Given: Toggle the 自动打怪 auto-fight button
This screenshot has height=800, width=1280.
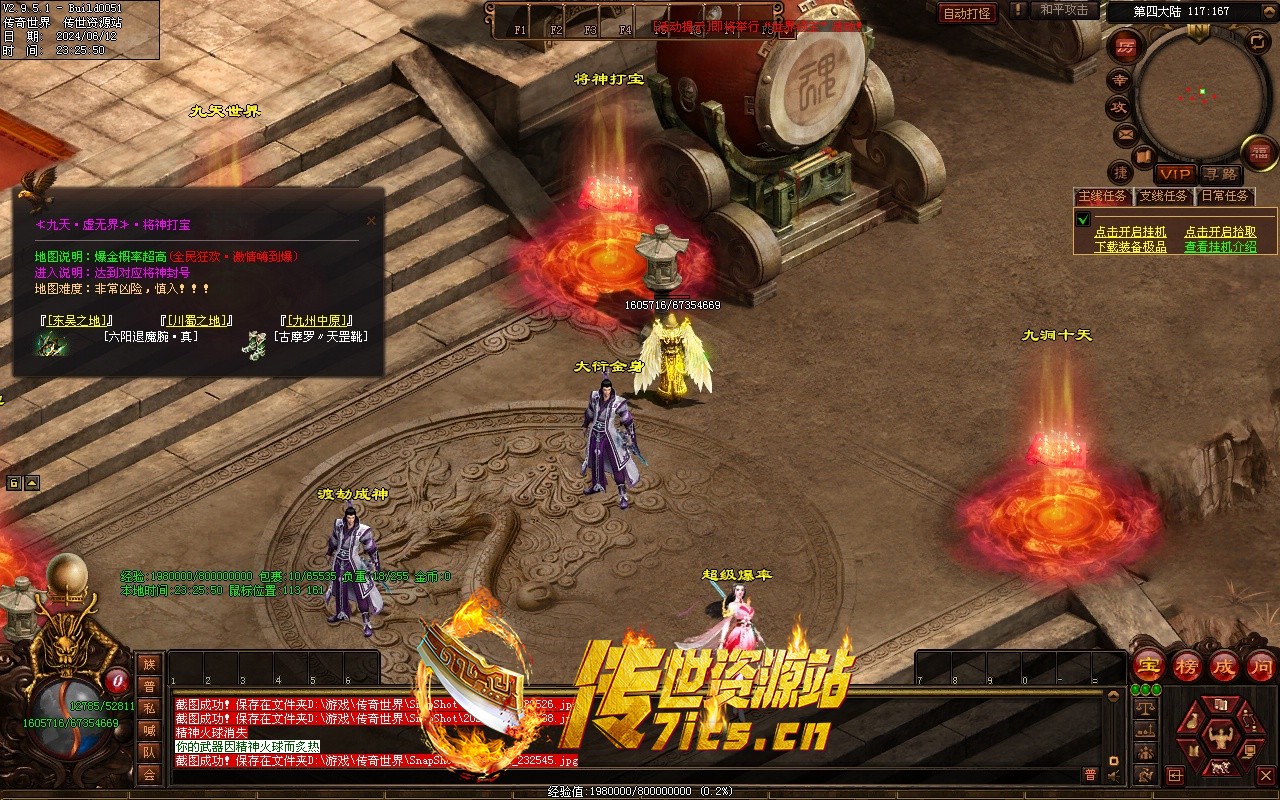Looking at the screenshot, I should click(967, 13).
